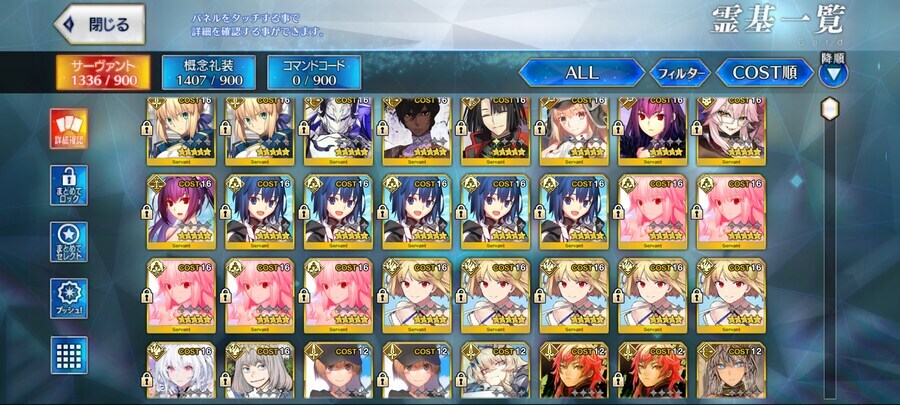Toggle the 降順 sort order arrow
900x405 pixels.
832,73
